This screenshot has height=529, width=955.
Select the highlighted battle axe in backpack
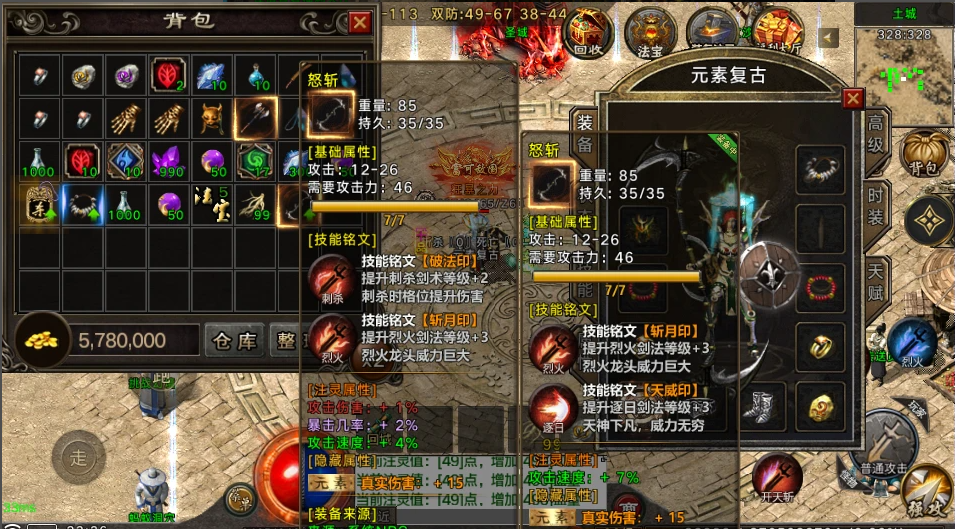(254, 118)
